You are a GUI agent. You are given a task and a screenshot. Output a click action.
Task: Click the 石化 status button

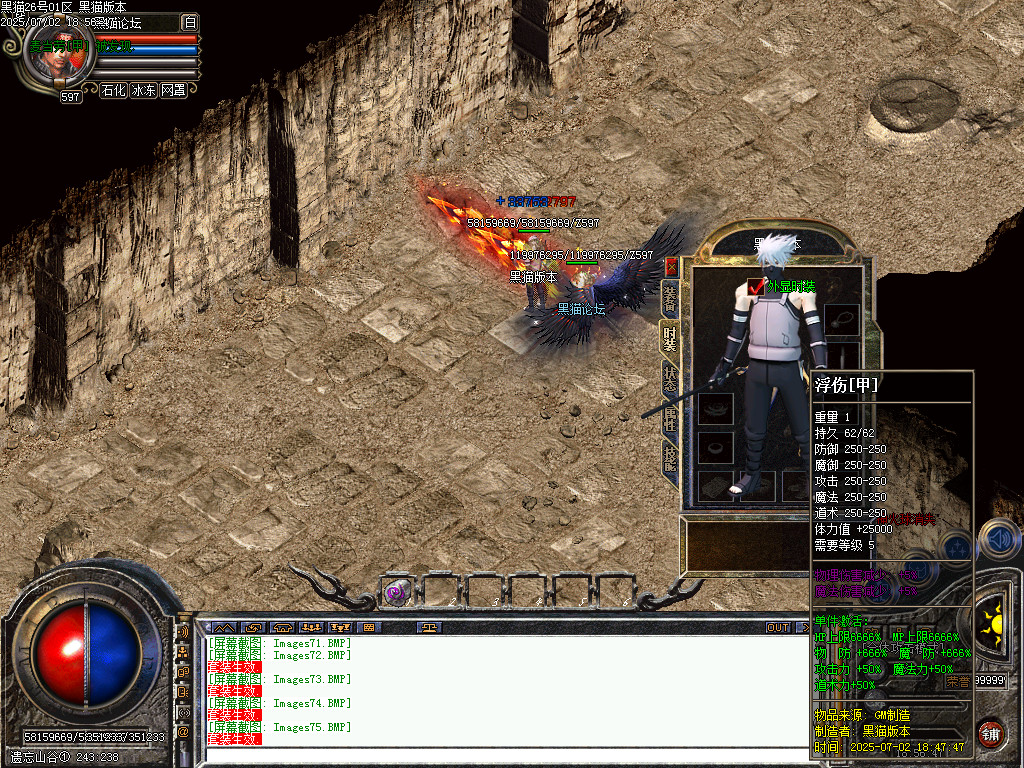pyautogui.click(x=114, y=90)
